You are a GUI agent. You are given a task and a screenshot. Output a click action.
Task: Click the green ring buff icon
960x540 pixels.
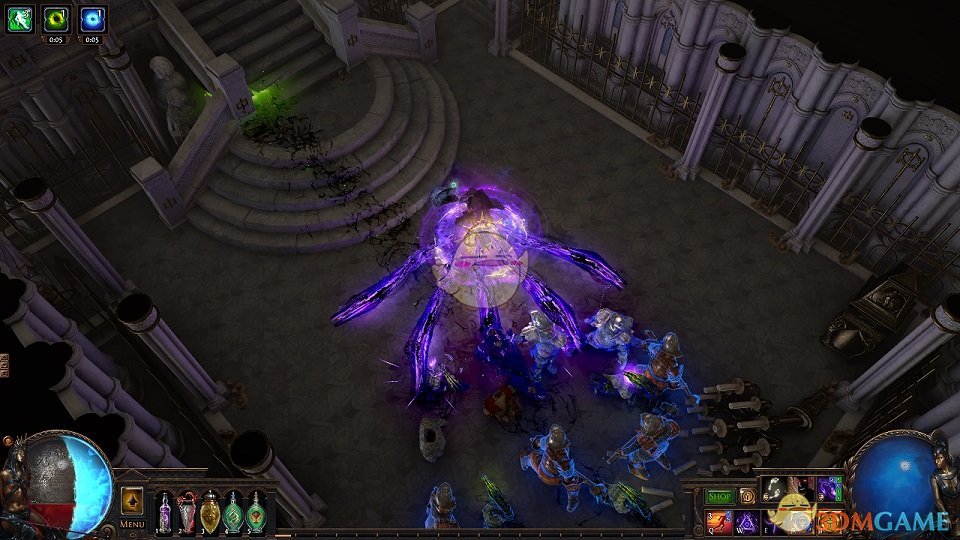pyautogui.click(x=55, y=18)
